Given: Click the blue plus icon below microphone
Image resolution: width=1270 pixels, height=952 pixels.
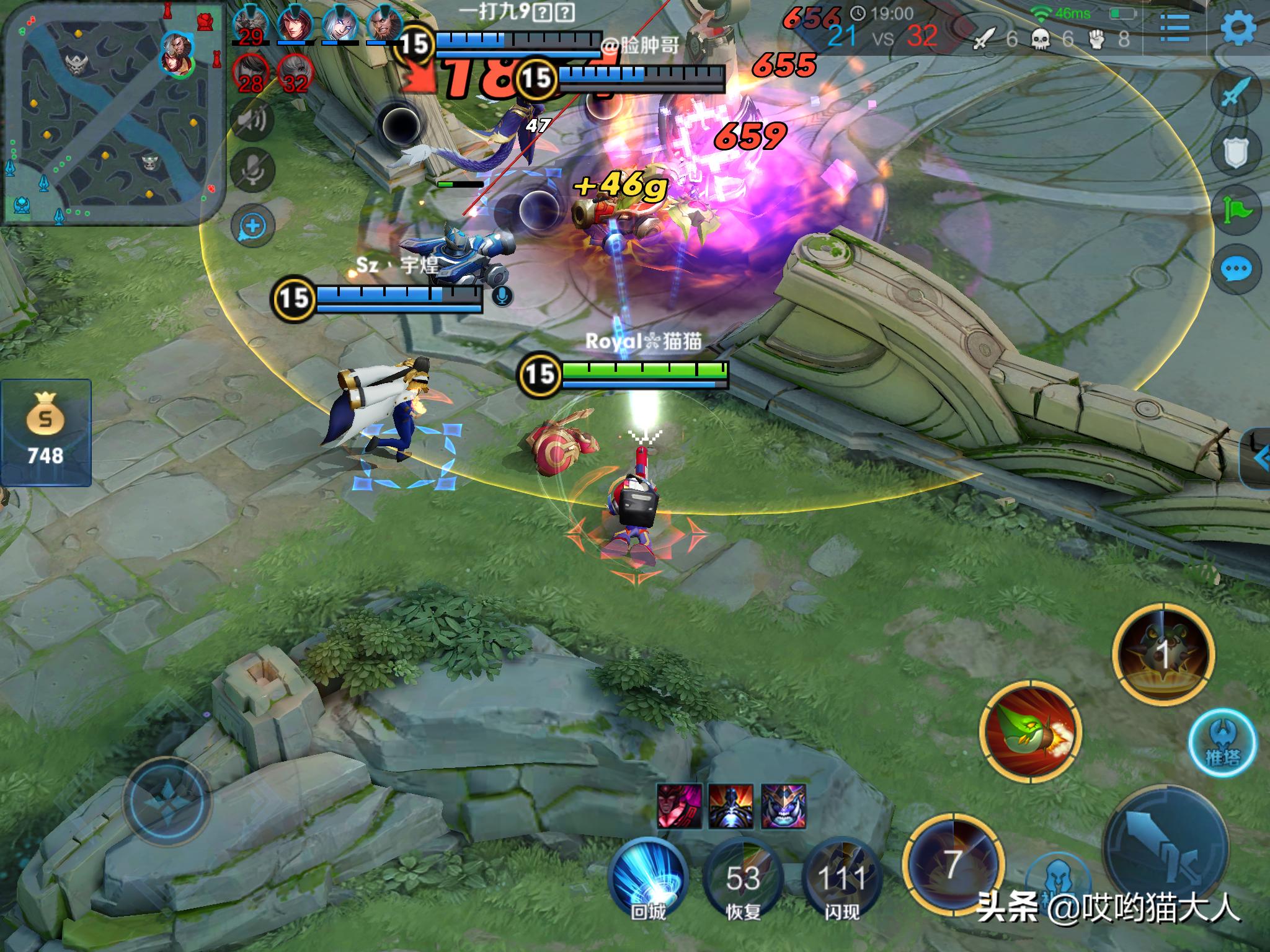Looking at the screenshot, I should 252,226.
